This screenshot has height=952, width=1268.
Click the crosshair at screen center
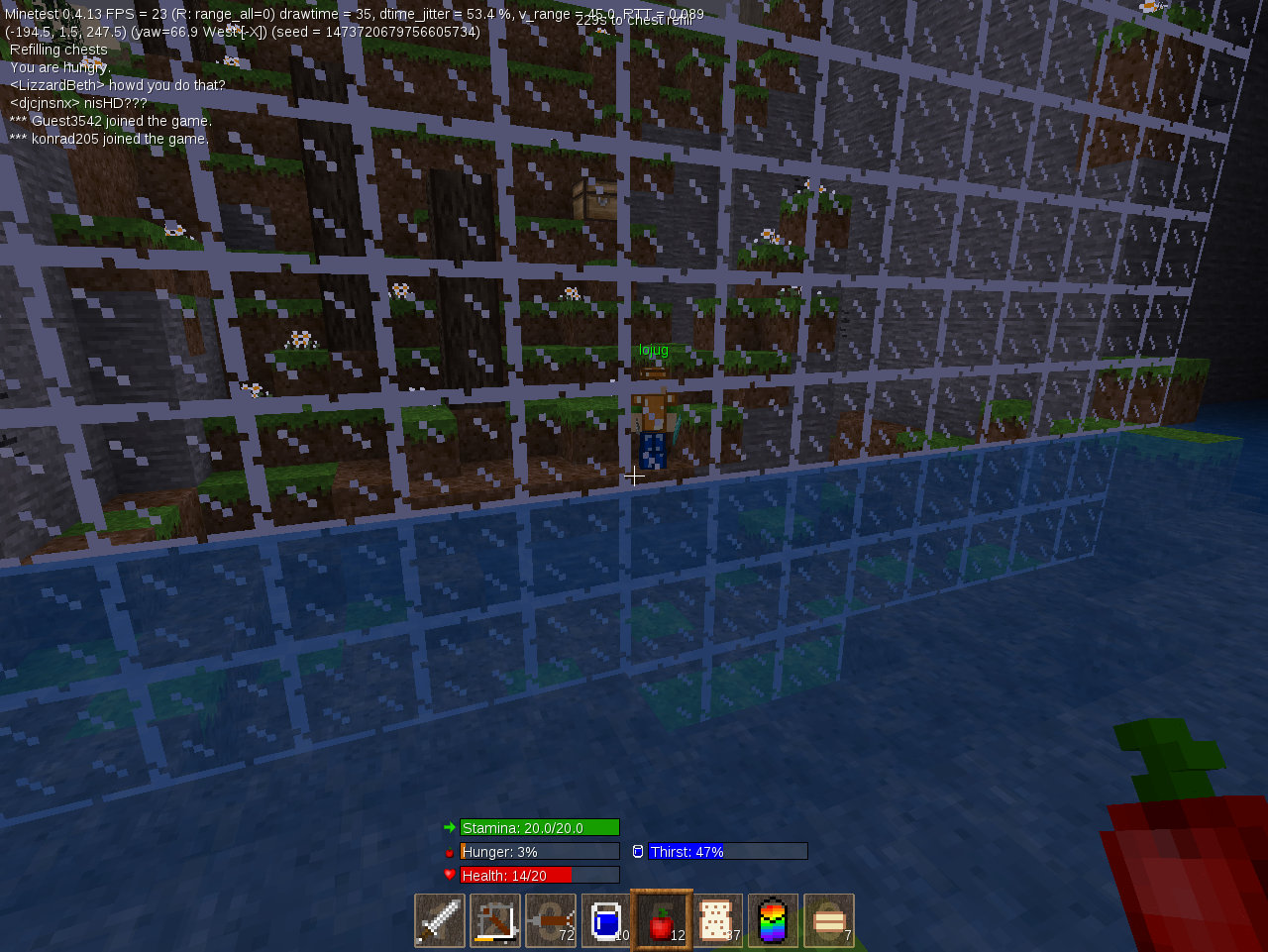coord(634,476)
